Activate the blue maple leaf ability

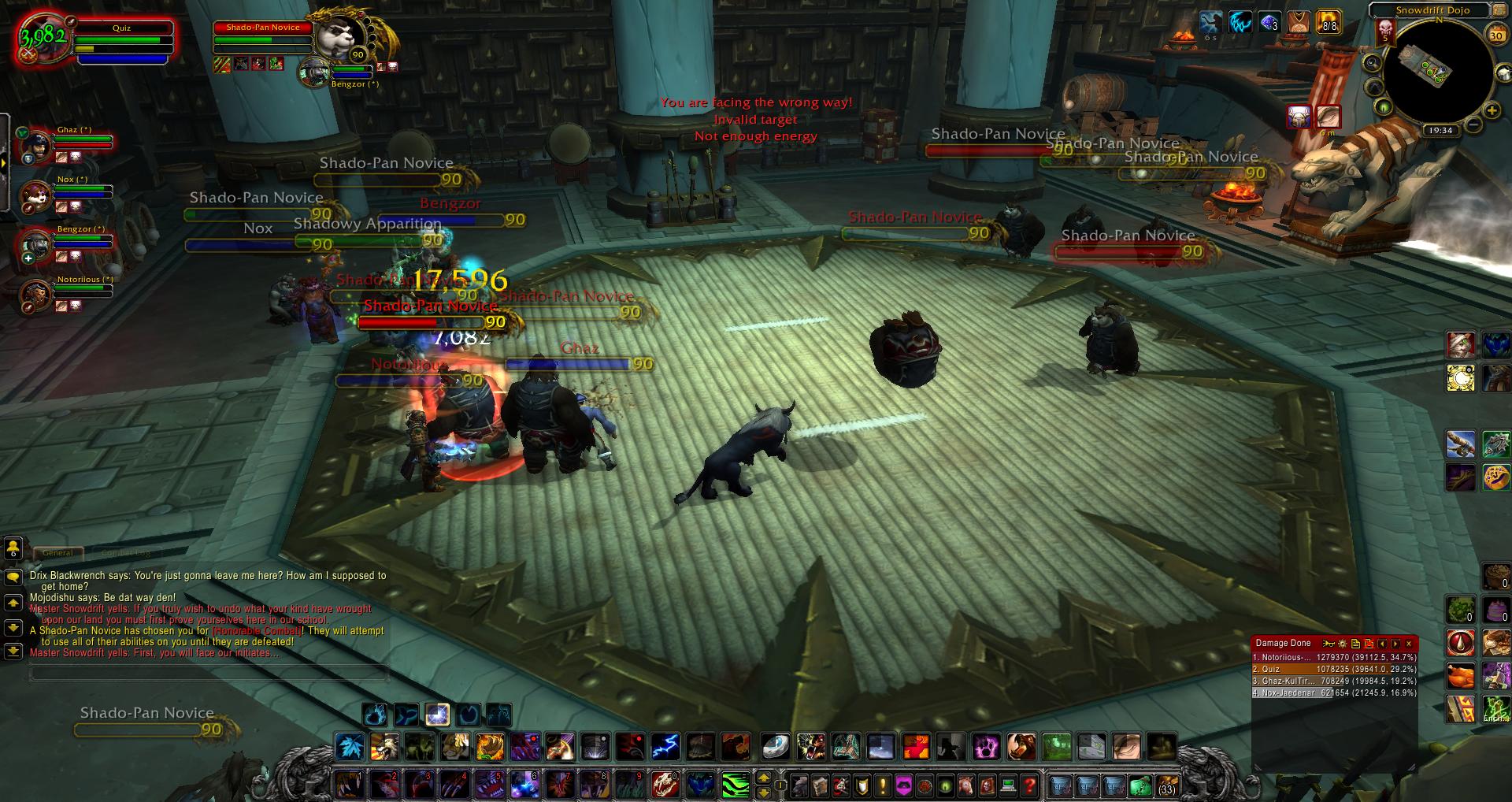click(348, 746)
